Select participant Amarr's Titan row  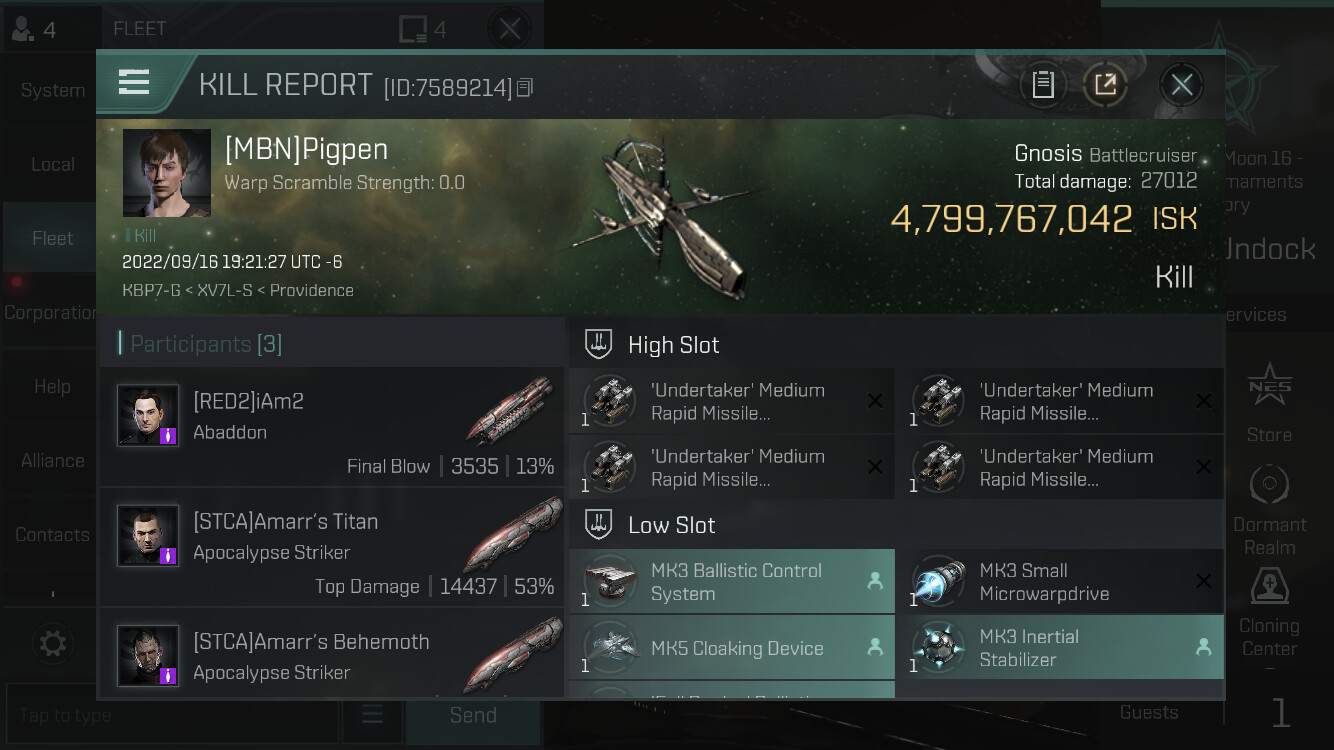click(332, 548)
